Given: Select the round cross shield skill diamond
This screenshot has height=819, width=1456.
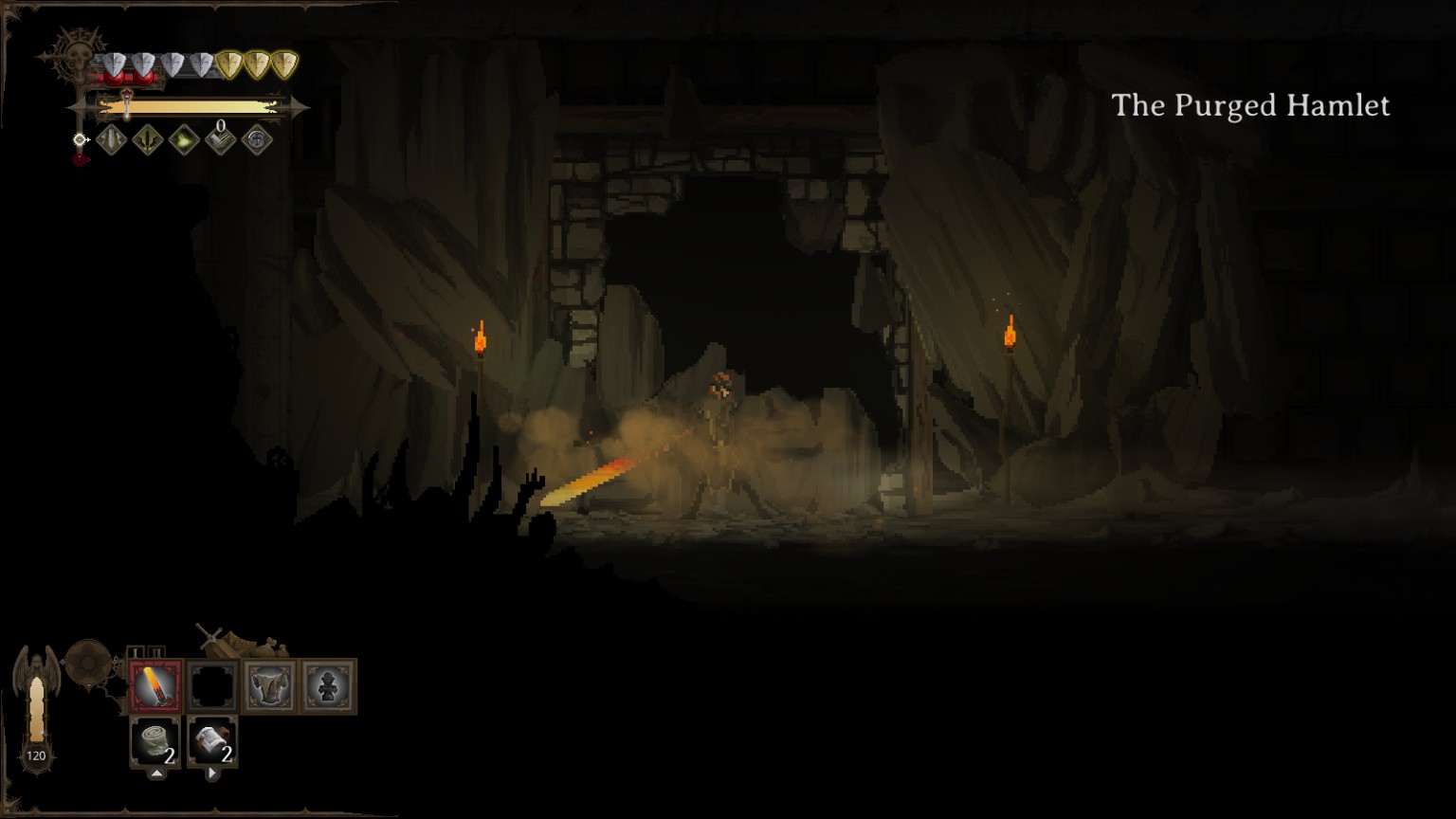Looking at the screenshot, I should click(257, 141).
